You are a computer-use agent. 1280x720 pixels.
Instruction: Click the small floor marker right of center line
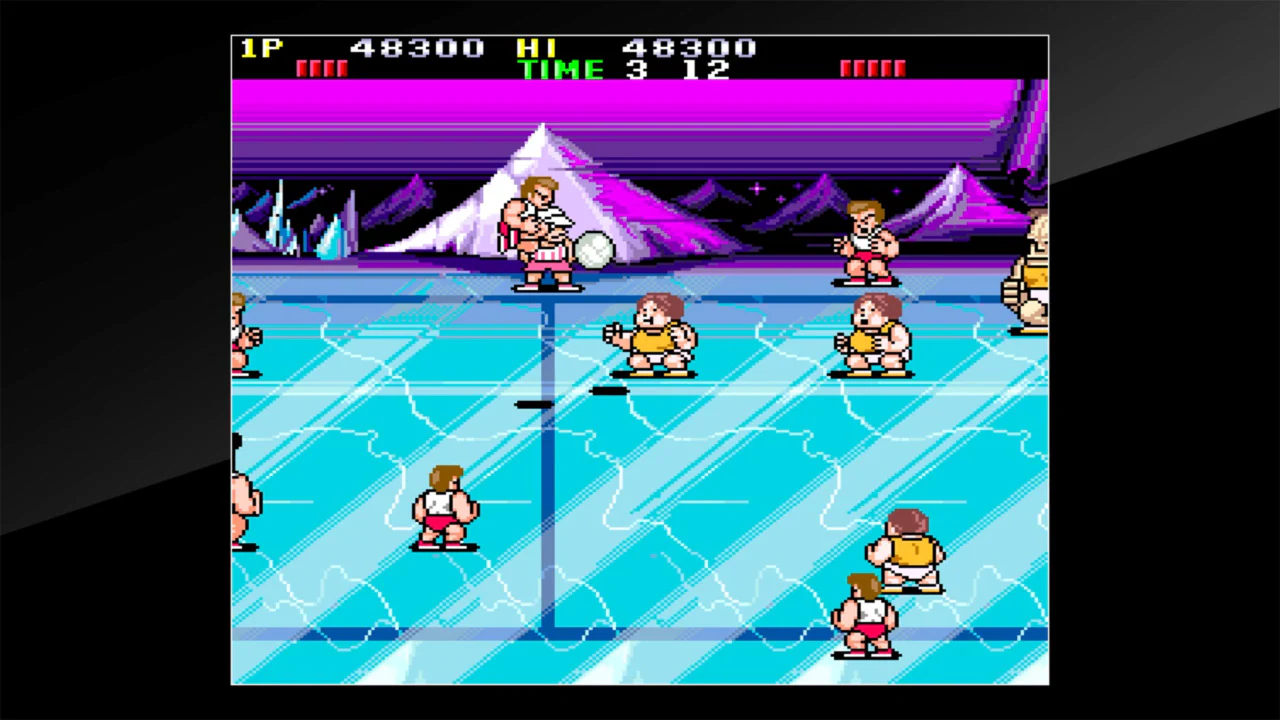pyautogui.click(x=611, y=392)
